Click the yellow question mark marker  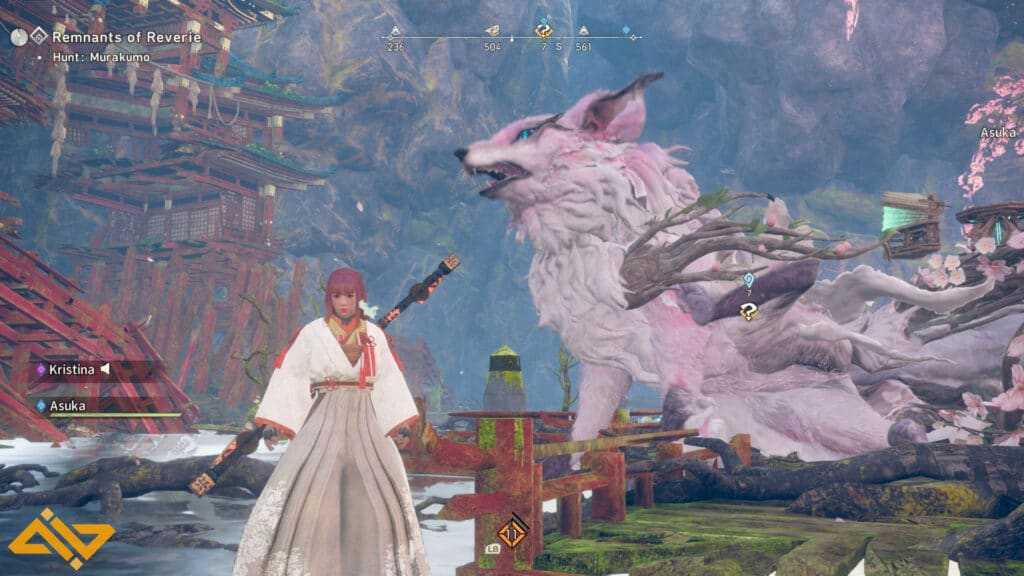(x=747, y=311)
